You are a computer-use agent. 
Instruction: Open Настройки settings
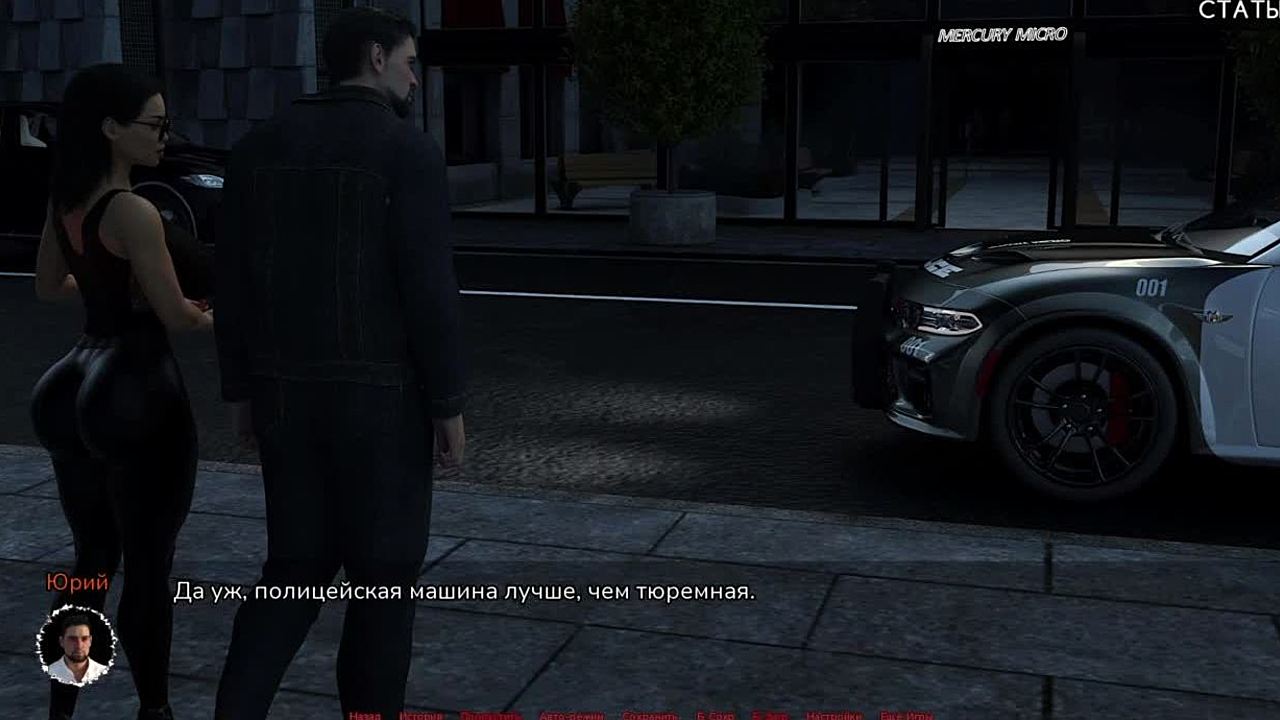pyautogui.click(x=834, y=715)
